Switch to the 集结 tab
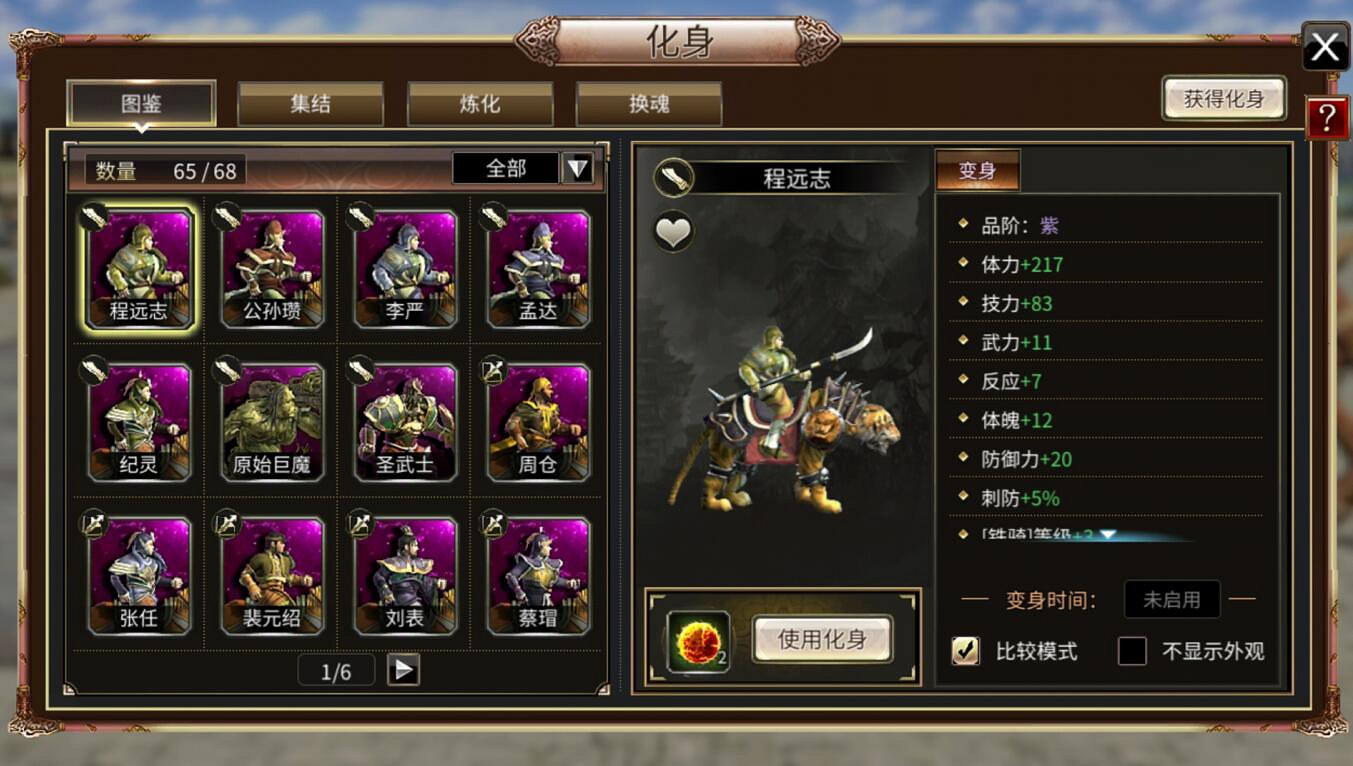The width and height of the screenshot is (1353, 766). tap(310, 104)
